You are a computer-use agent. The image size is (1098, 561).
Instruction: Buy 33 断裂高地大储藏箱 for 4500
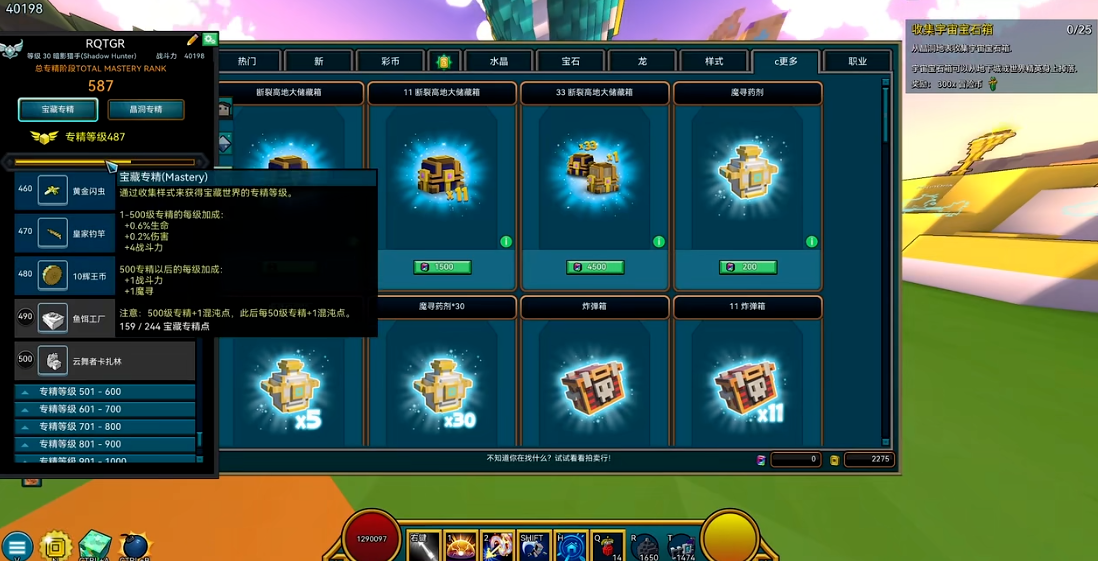tap(595, 267)
